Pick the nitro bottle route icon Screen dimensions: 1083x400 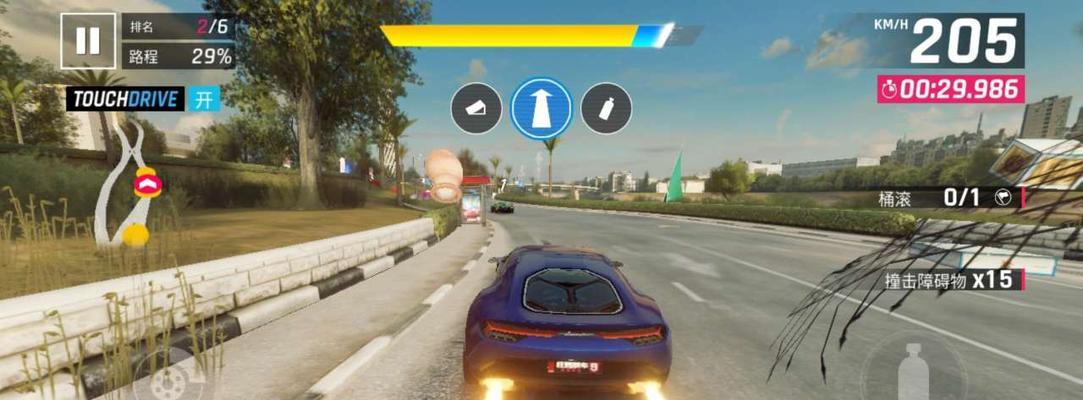pos(606,108)
